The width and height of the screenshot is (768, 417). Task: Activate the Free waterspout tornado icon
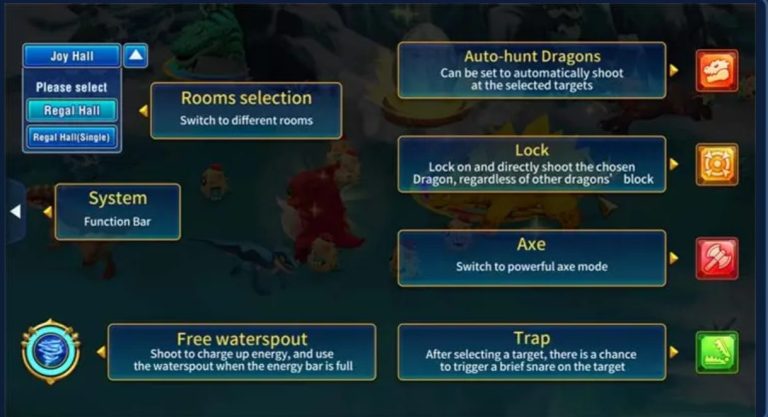(x=50, y=351)
